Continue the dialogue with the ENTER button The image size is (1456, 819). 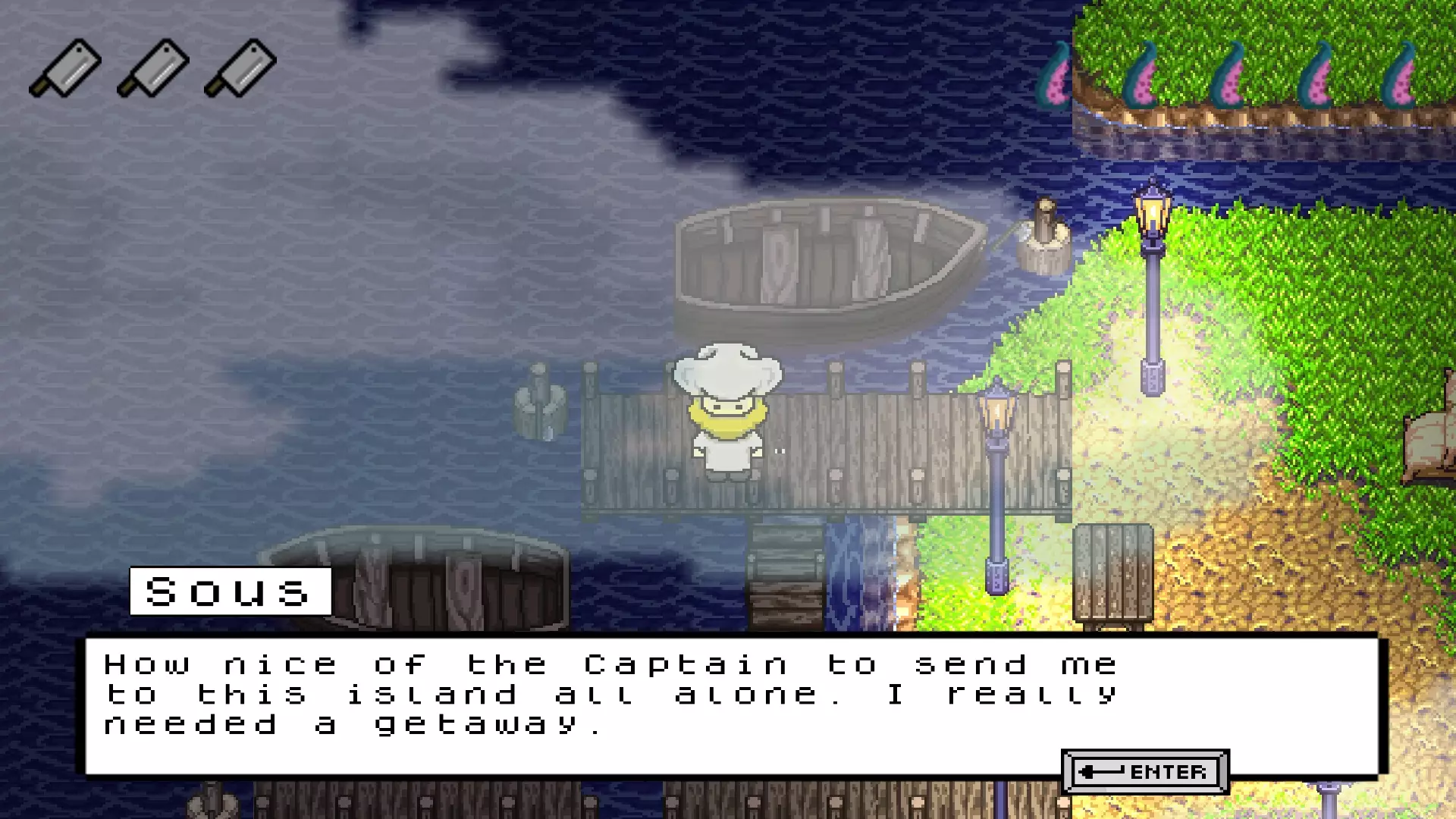(x=1145, y=772)
